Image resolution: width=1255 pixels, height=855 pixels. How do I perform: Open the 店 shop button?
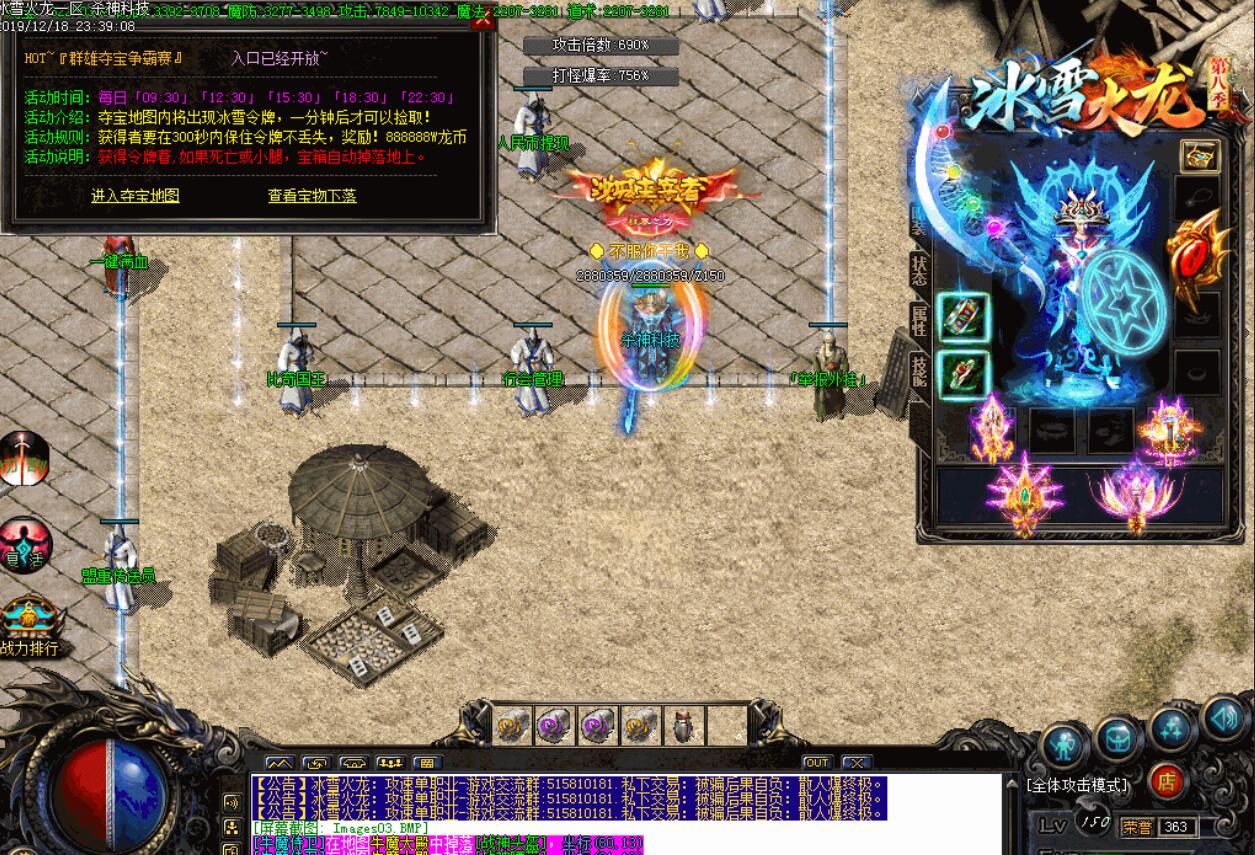point(1166,782)
